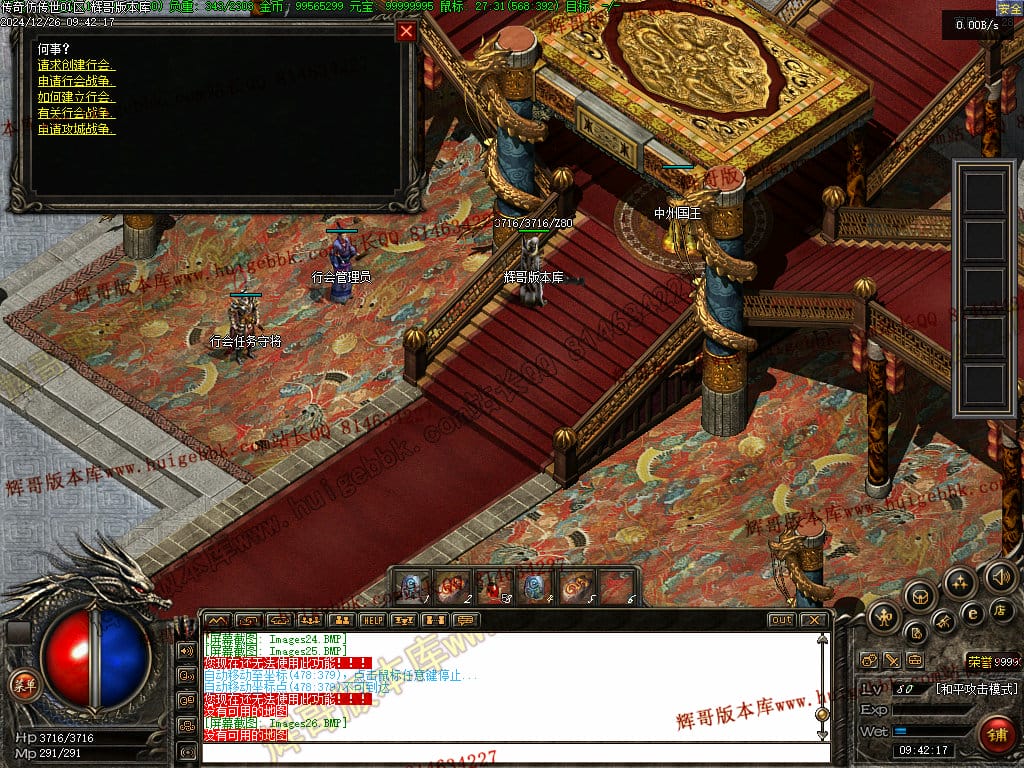The height and width of the screenshot is (768, 1024).
Task: Click the red 铺 stall button
Action: click(996, 735)
